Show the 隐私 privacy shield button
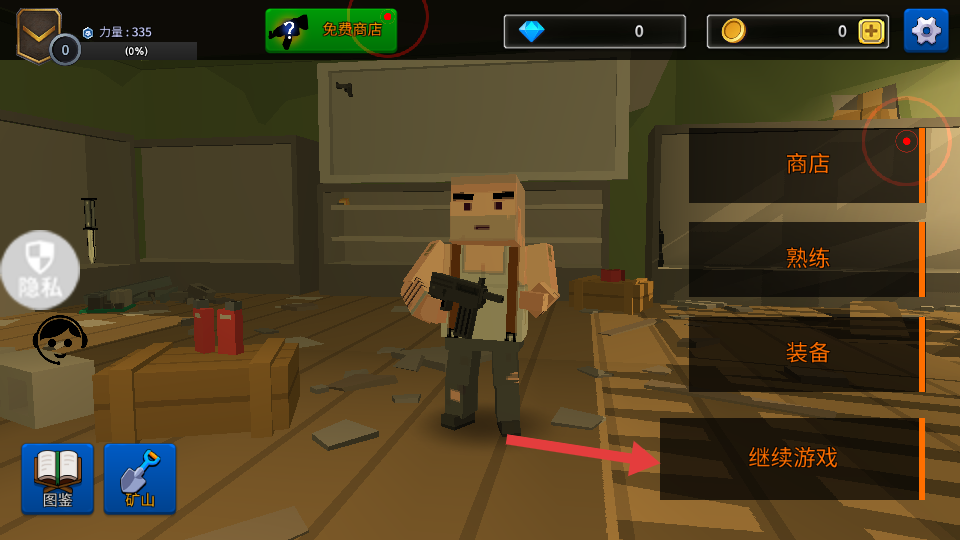The height and width of the screenshot is (540, 960). (40, 270)
